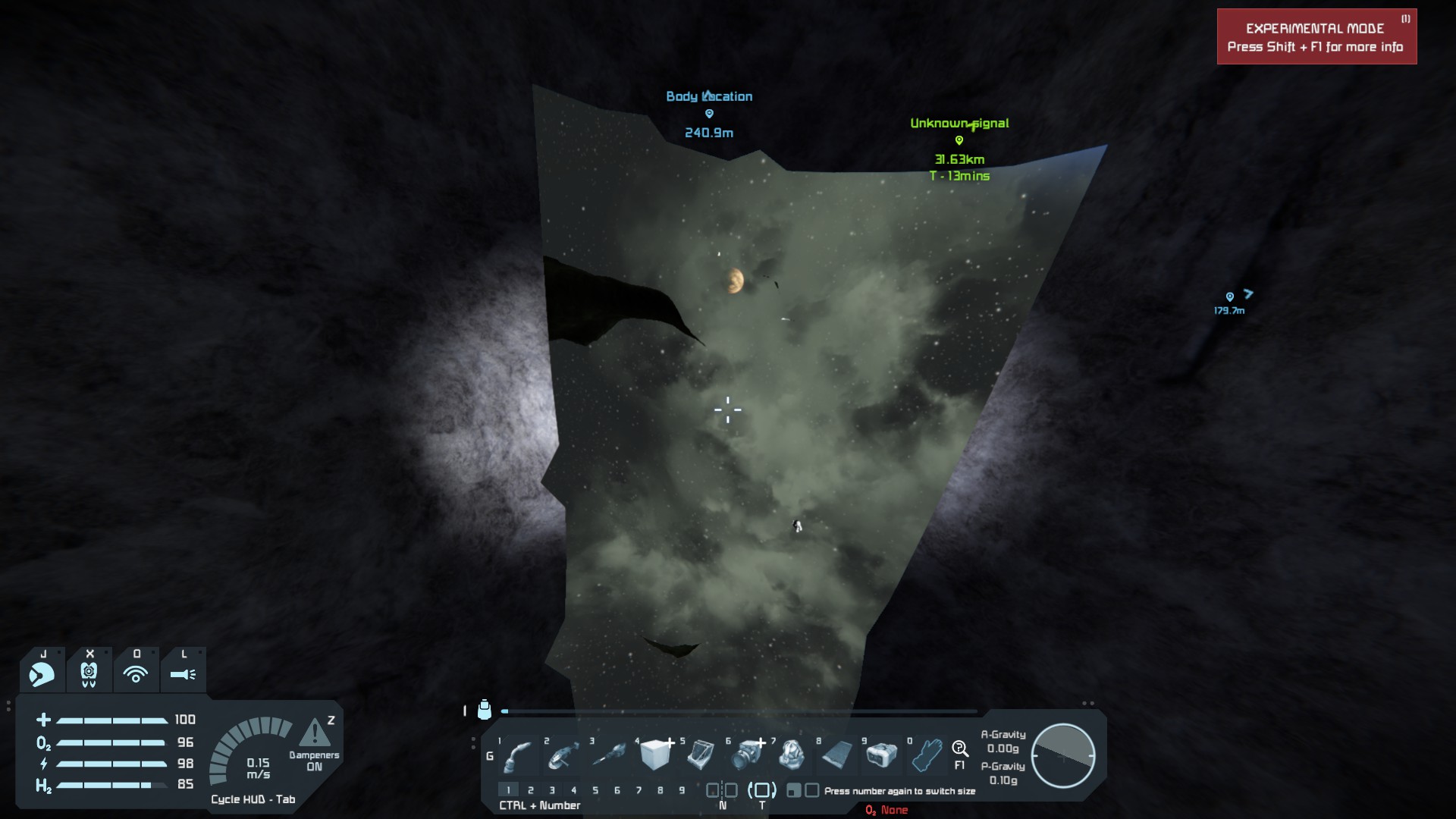Open help via the magnifier question icon
This screenshot has width=1456, height=819.
(960, 750)
